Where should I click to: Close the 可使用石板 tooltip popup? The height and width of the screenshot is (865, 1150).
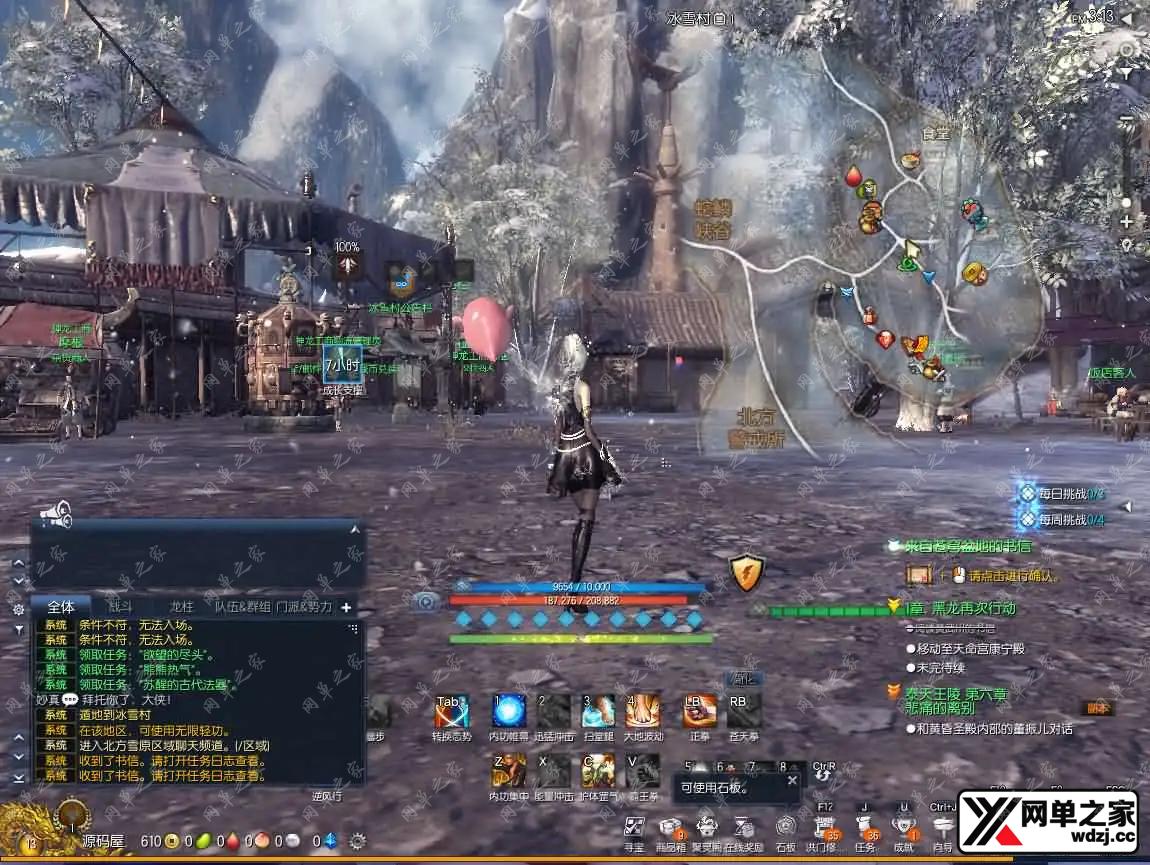pos(792,780)
